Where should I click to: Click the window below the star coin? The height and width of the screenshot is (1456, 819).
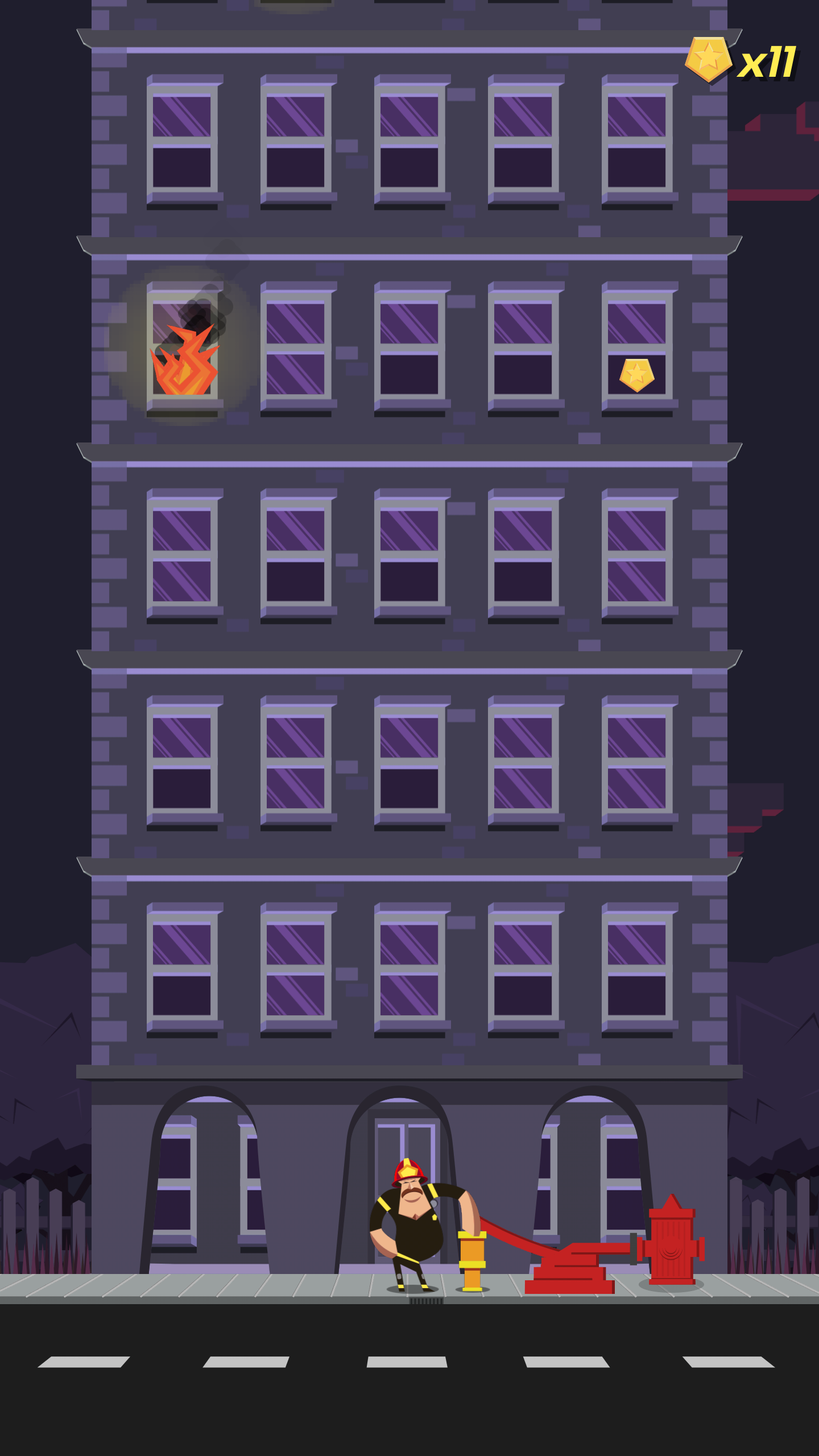(x=637, y=569)
